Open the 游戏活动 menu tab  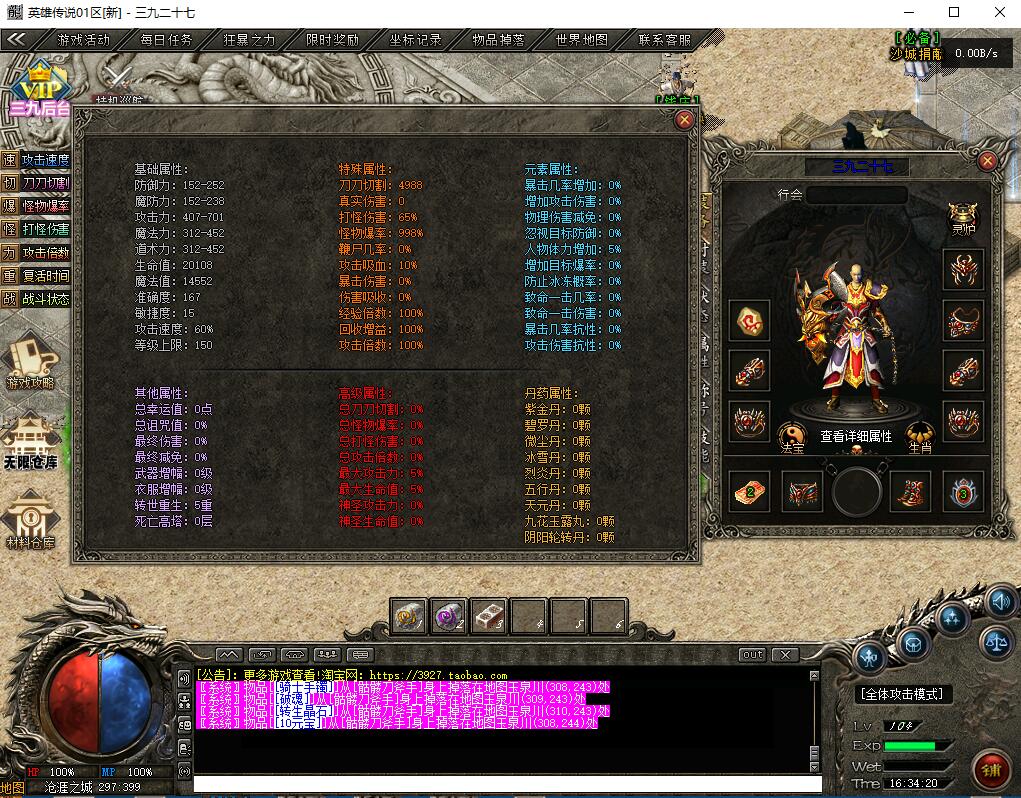84,40
